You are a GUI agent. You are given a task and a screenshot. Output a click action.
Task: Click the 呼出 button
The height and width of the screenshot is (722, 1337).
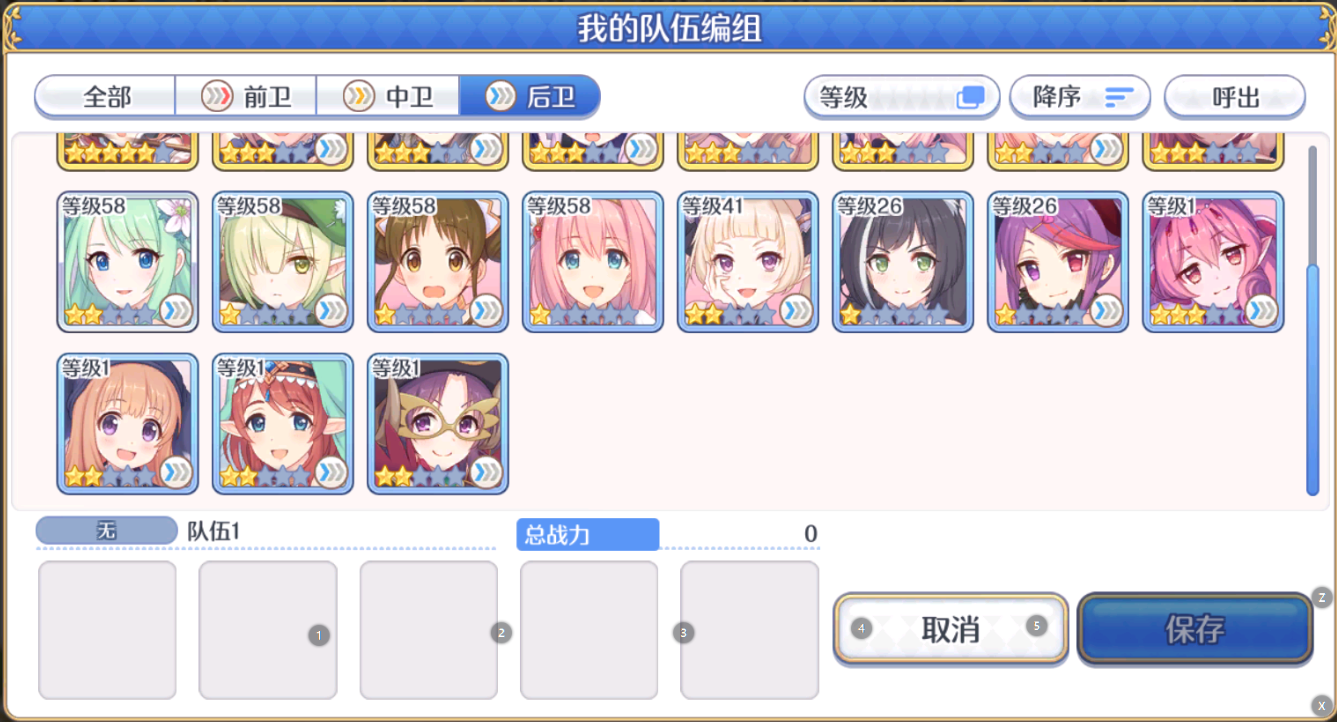coord(1235,97)
